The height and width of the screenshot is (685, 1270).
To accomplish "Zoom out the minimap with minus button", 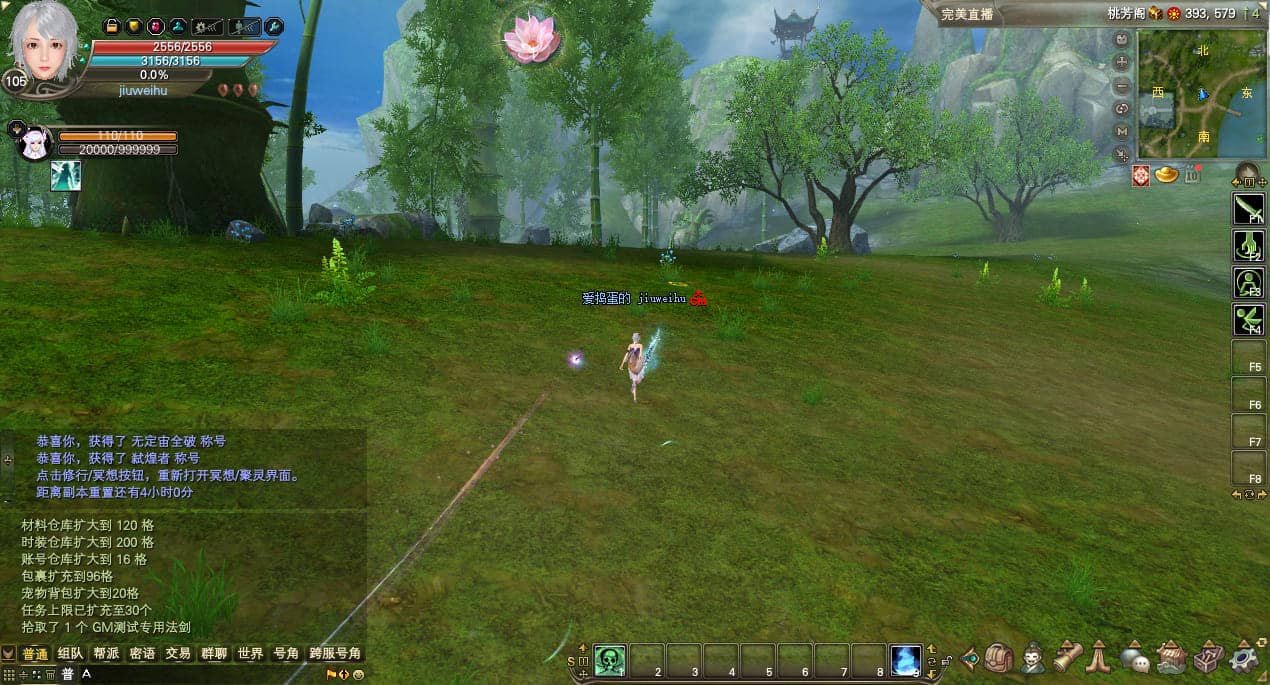I will (1122, 85).
